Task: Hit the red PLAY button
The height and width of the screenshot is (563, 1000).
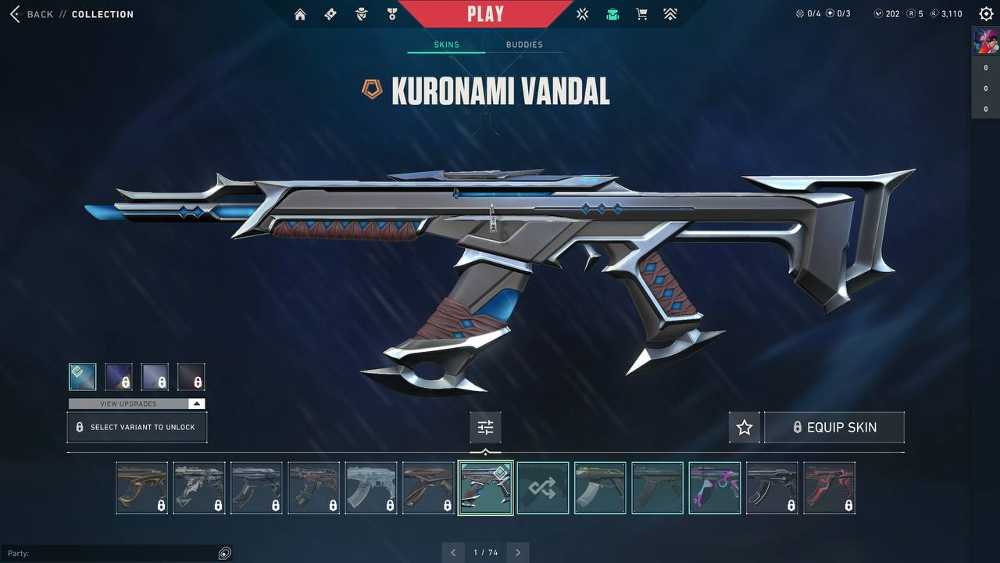Action: point(485,14)
